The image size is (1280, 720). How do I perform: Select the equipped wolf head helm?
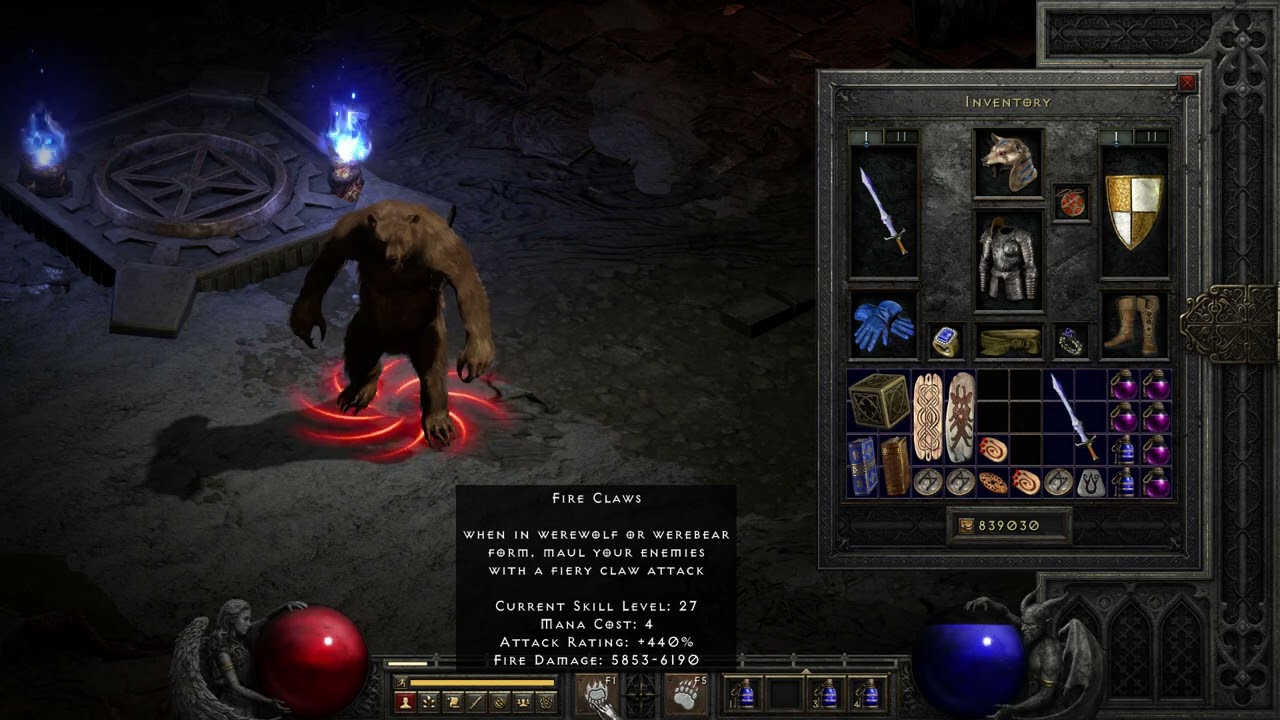pyautogui.click(x=1008, y=162)
